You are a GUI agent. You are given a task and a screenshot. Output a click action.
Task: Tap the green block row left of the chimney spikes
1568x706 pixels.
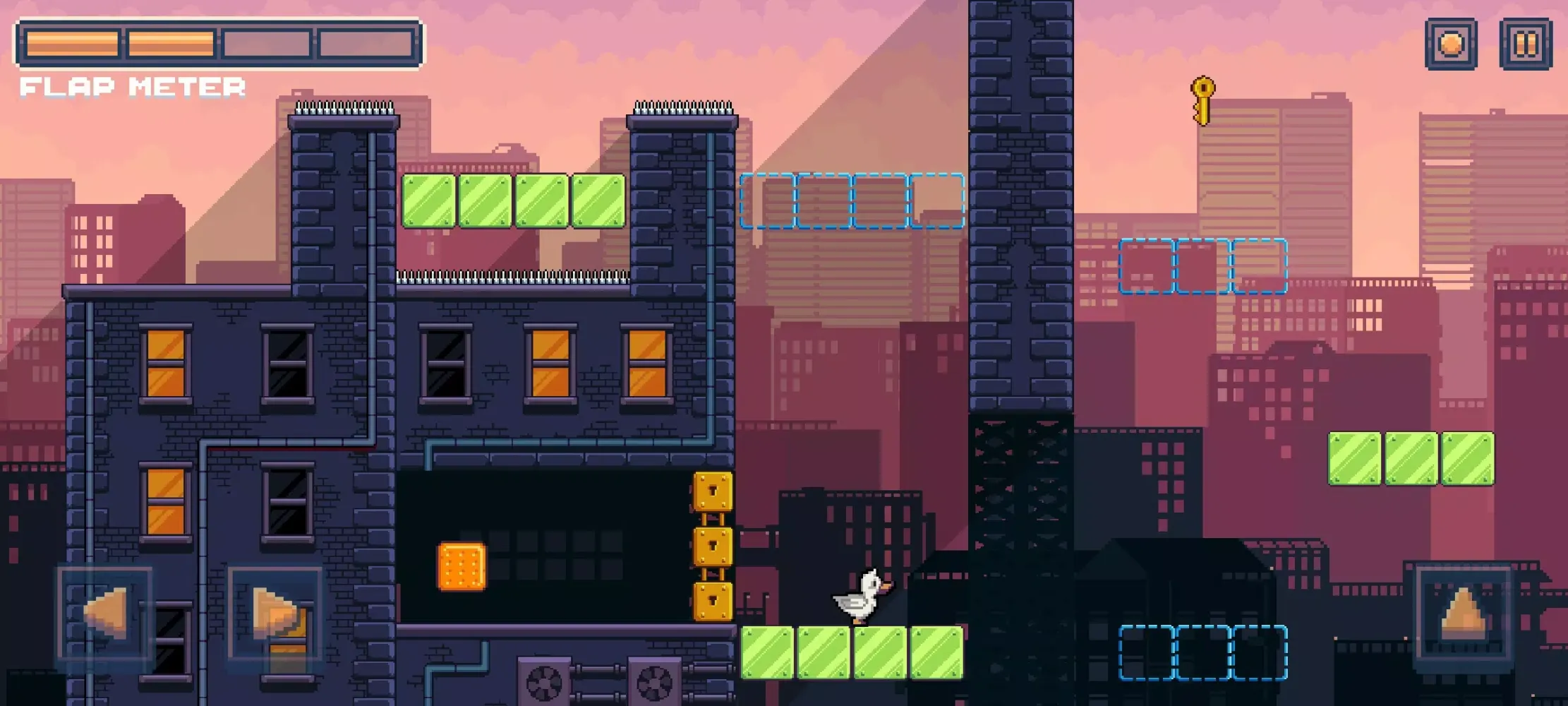pyautogui.click(x=514, y=201)
